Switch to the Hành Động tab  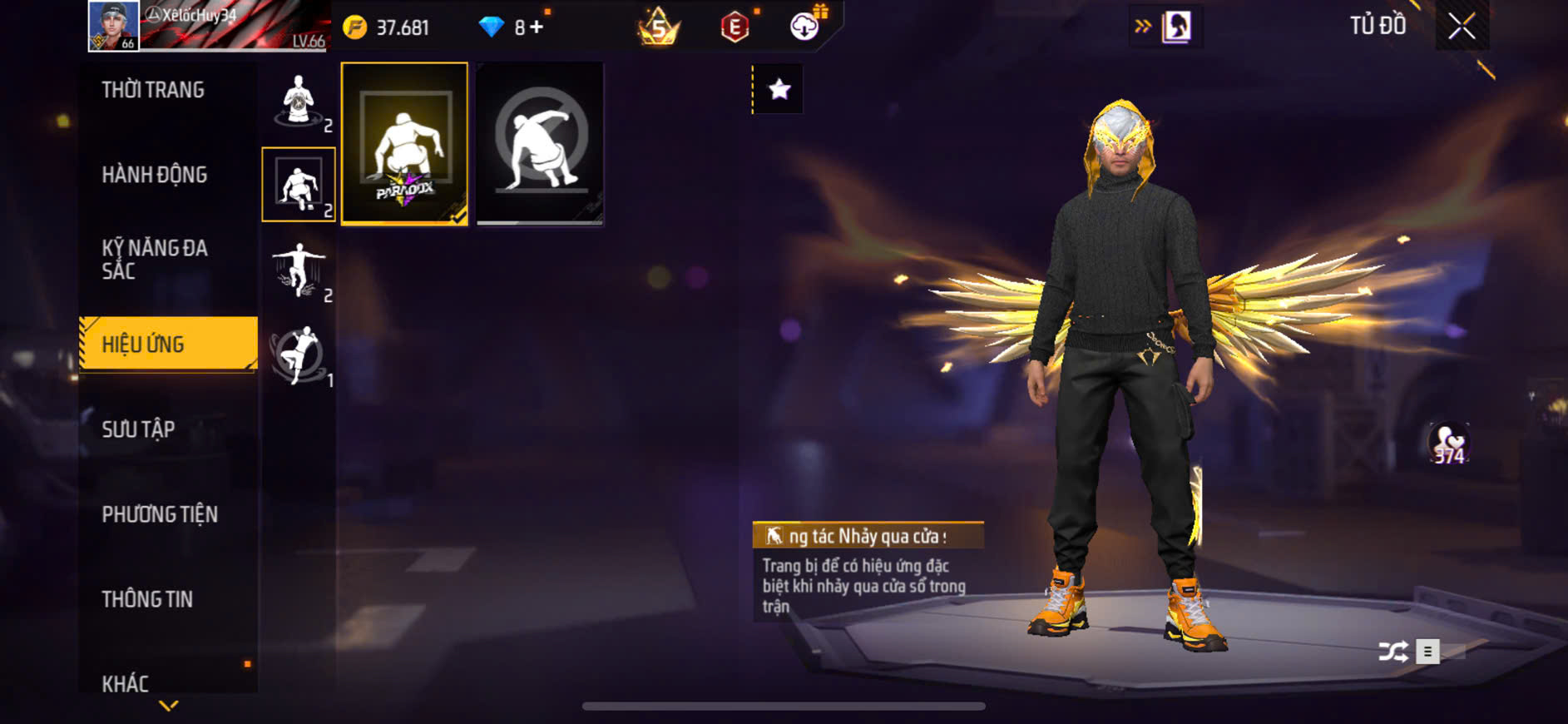(155, 175)
